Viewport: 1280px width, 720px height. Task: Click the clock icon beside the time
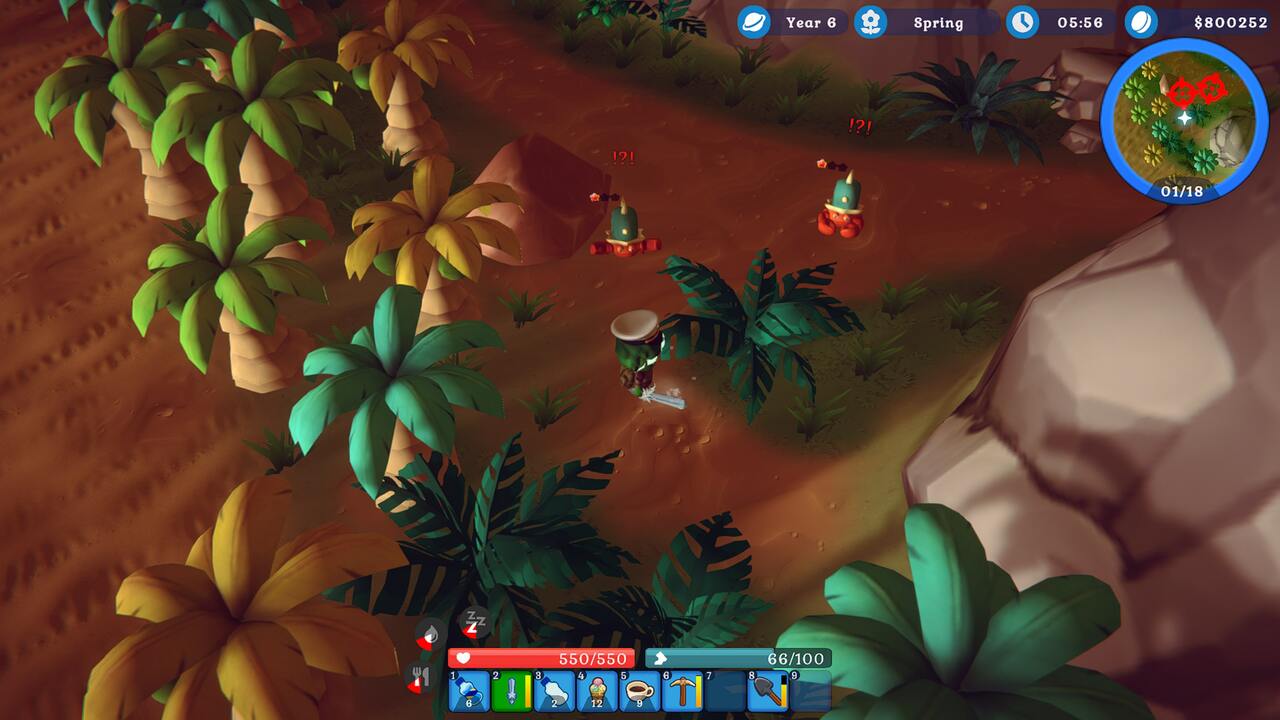pyautogui.click(x=1022, y=22)
